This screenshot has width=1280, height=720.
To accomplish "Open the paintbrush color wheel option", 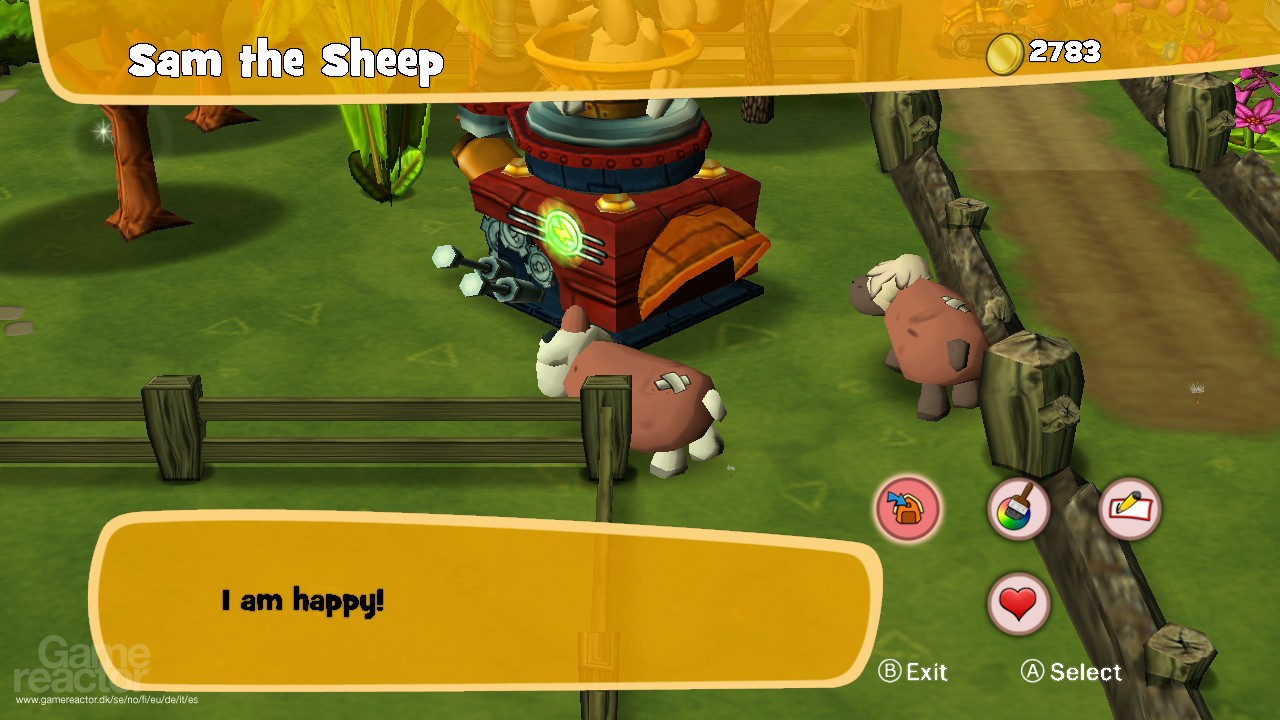I will [1018, 509].
